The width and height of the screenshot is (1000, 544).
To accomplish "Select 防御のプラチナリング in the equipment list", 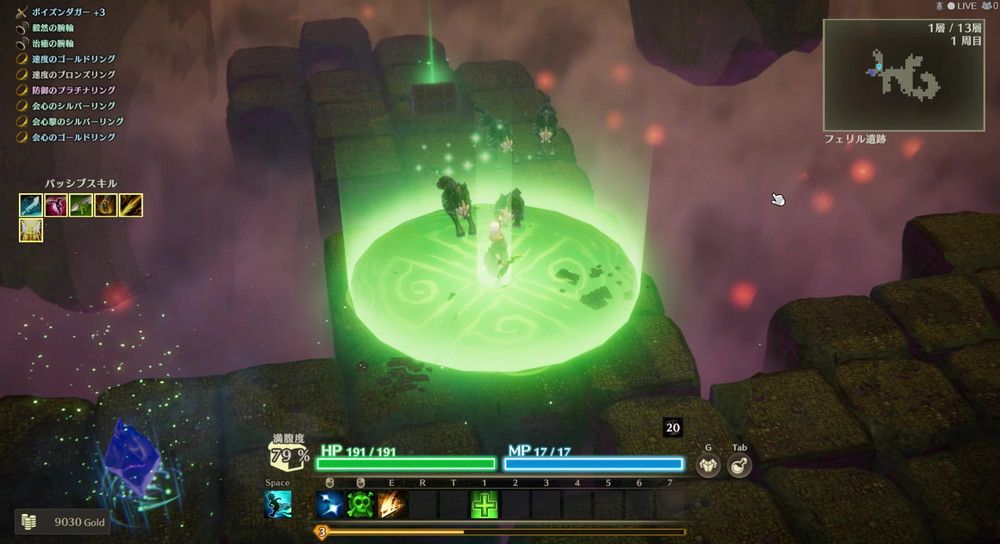I will (x=73, y=90).
